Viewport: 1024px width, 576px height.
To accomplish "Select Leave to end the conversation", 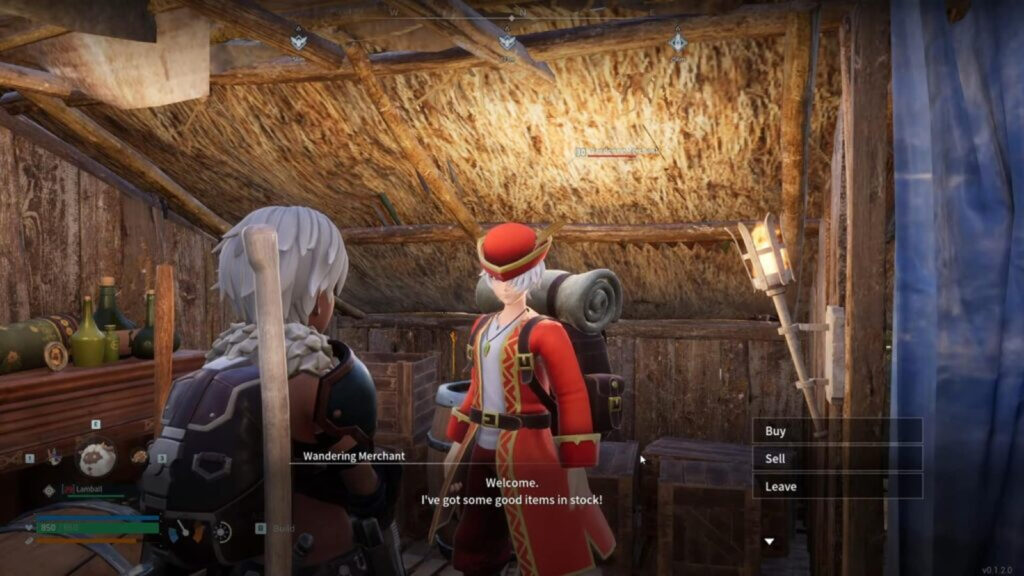I will 836,486.
